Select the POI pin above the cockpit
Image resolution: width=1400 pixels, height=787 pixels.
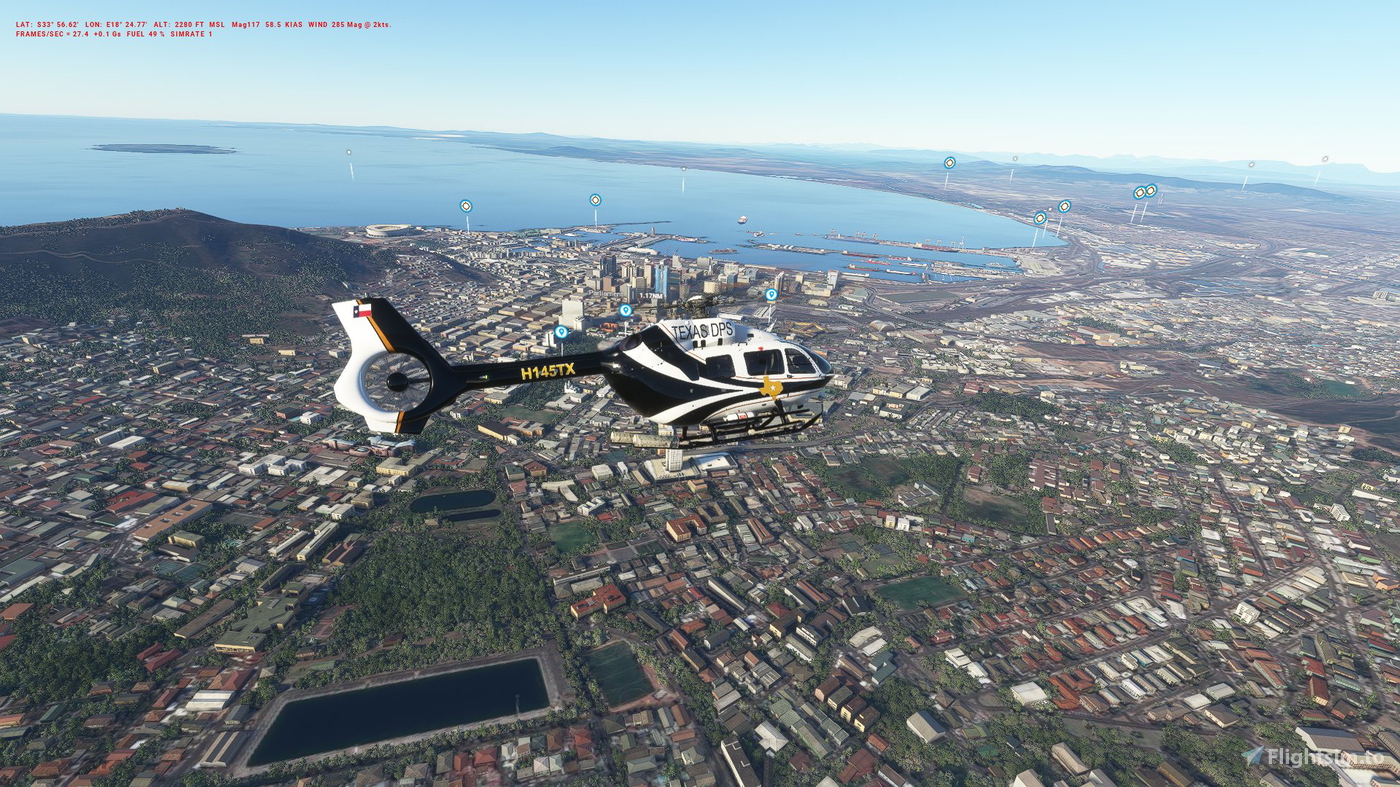click(771, 293)
